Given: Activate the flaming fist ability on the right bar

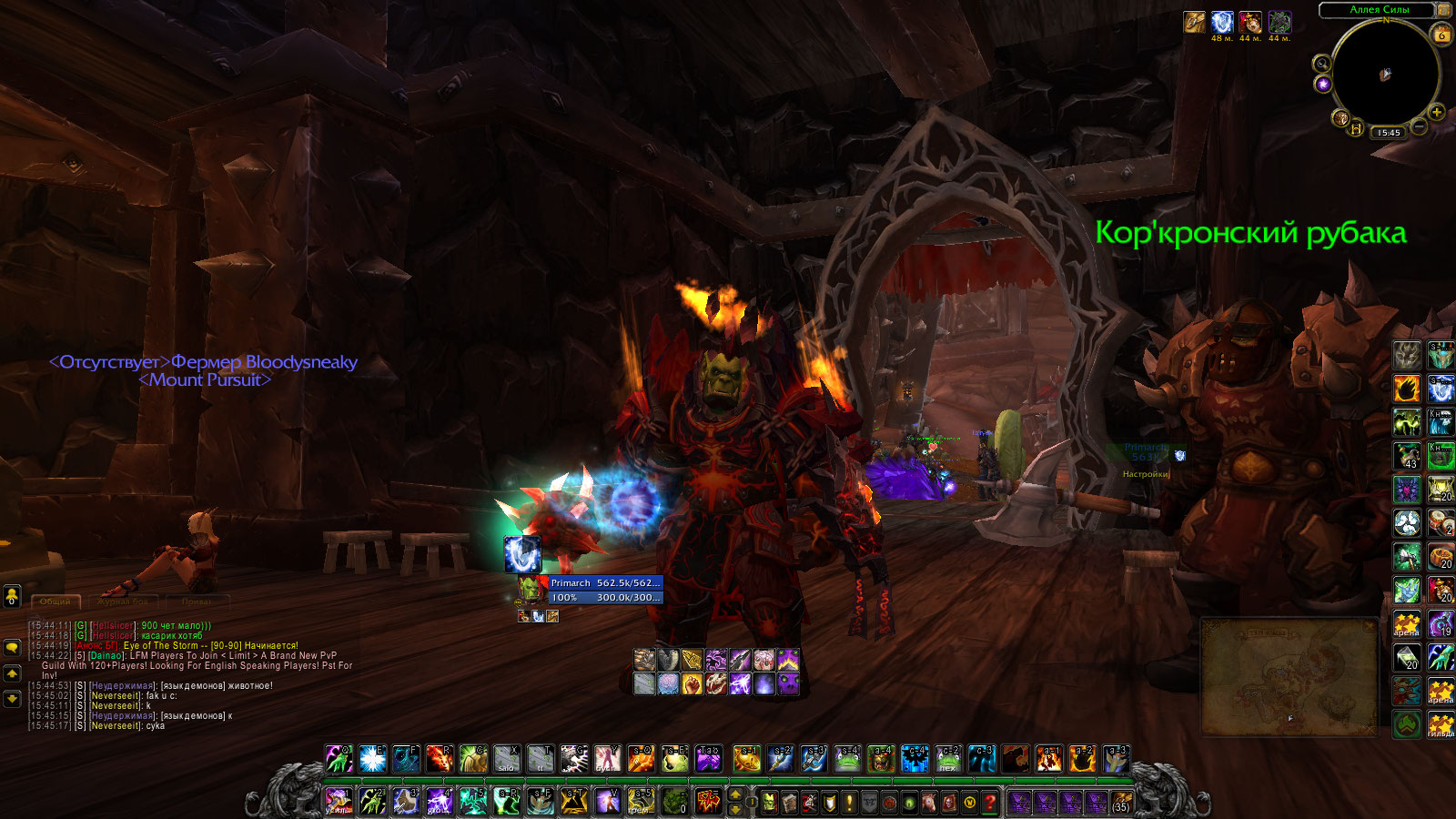Looking at the screenshot, I should point(1407,389).
